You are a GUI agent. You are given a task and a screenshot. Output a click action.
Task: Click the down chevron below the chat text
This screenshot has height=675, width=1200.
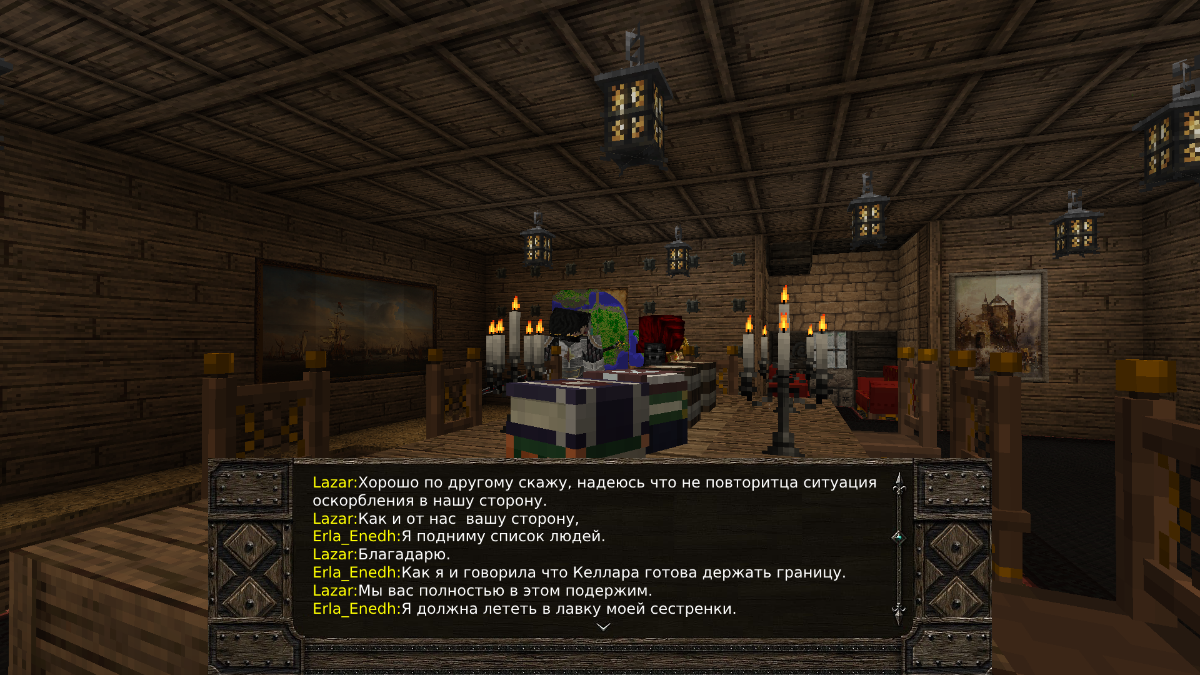tap(603, 626)
